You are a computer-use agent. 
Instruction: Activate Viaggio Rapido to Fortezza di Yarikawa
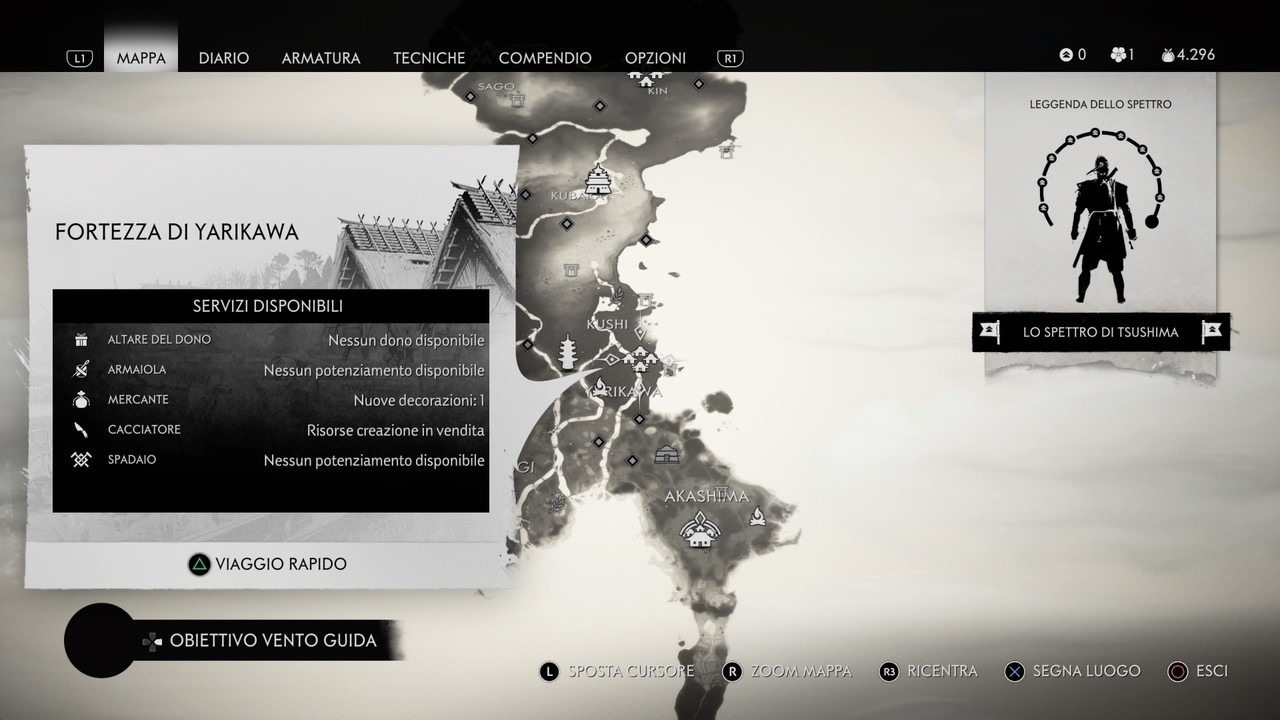click(268, 564)
